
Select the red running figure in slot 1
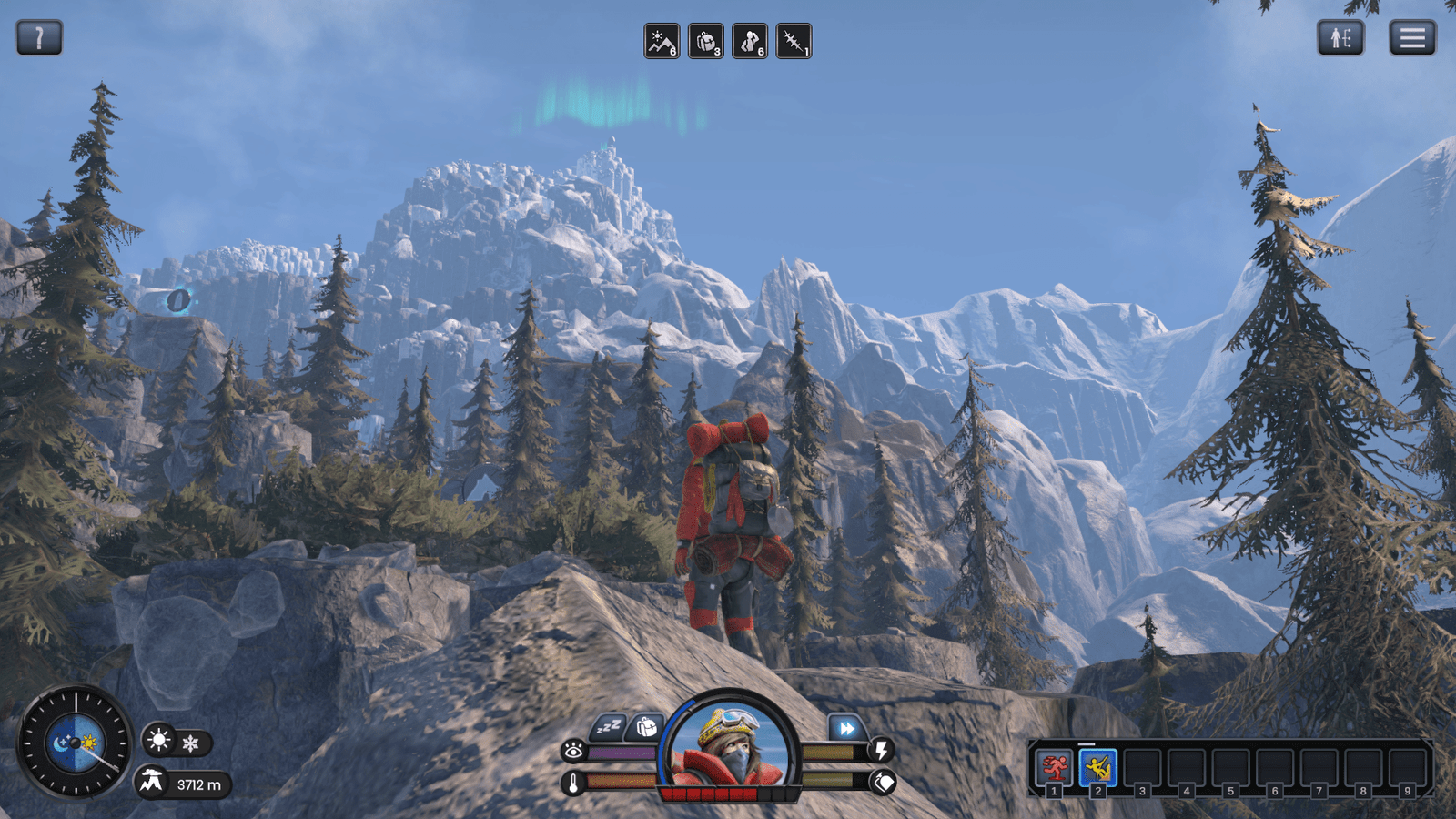[1054, 768]
